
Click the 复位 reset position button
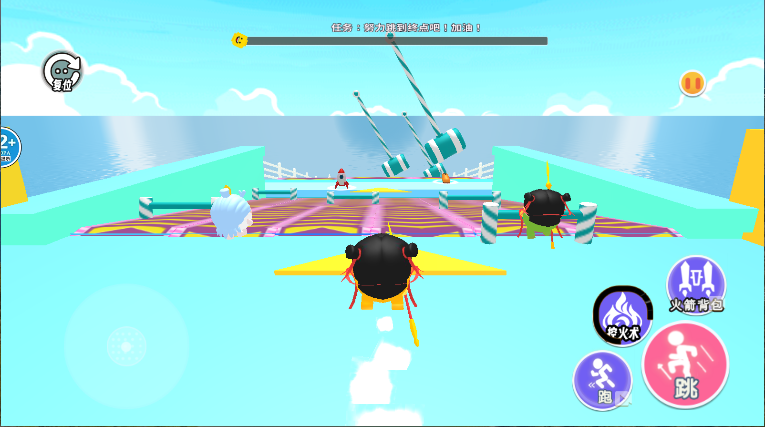pos(62,72)
